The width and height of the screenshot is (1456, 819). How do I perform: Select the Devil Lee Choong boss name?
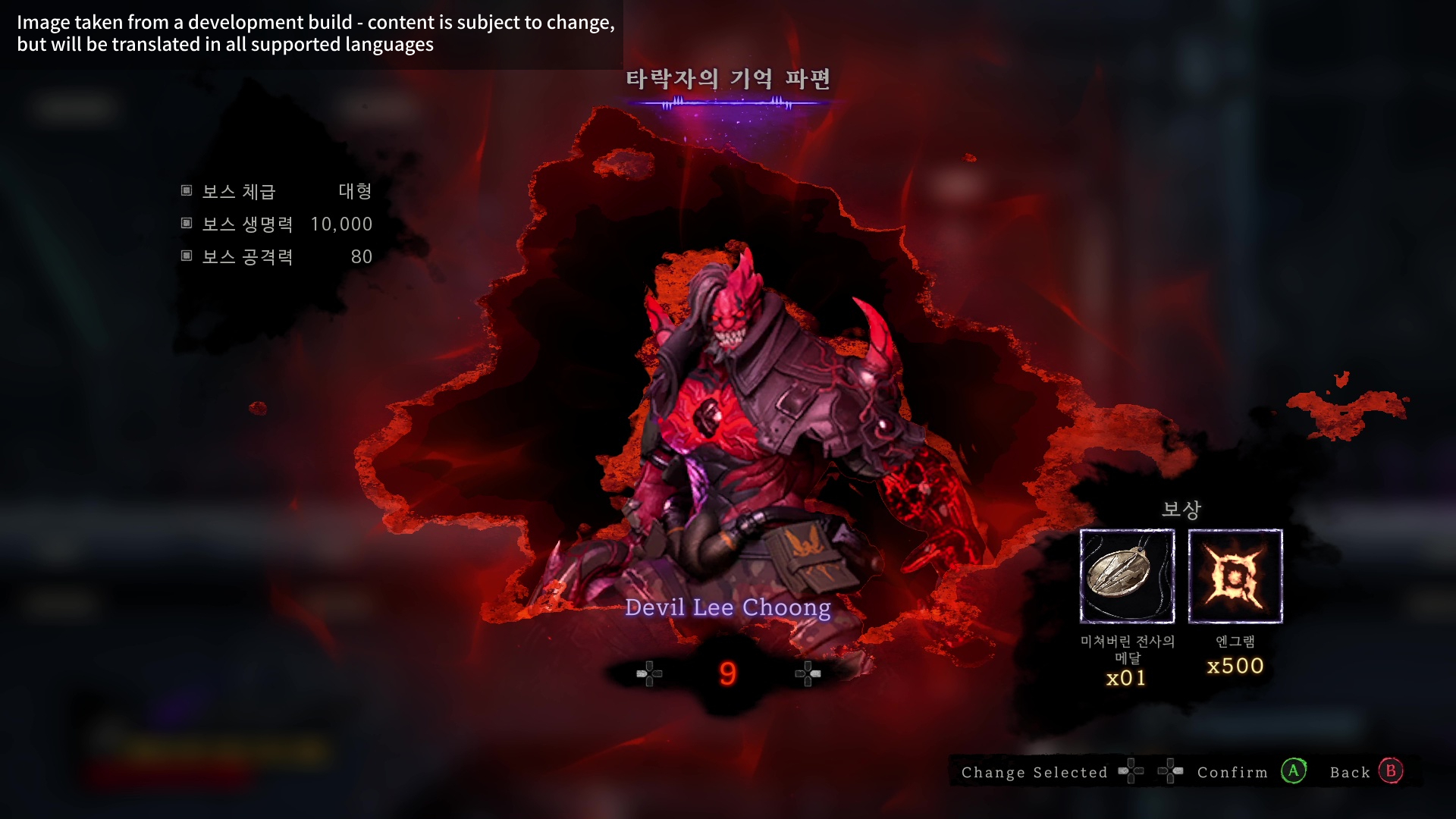pos(728,607)
